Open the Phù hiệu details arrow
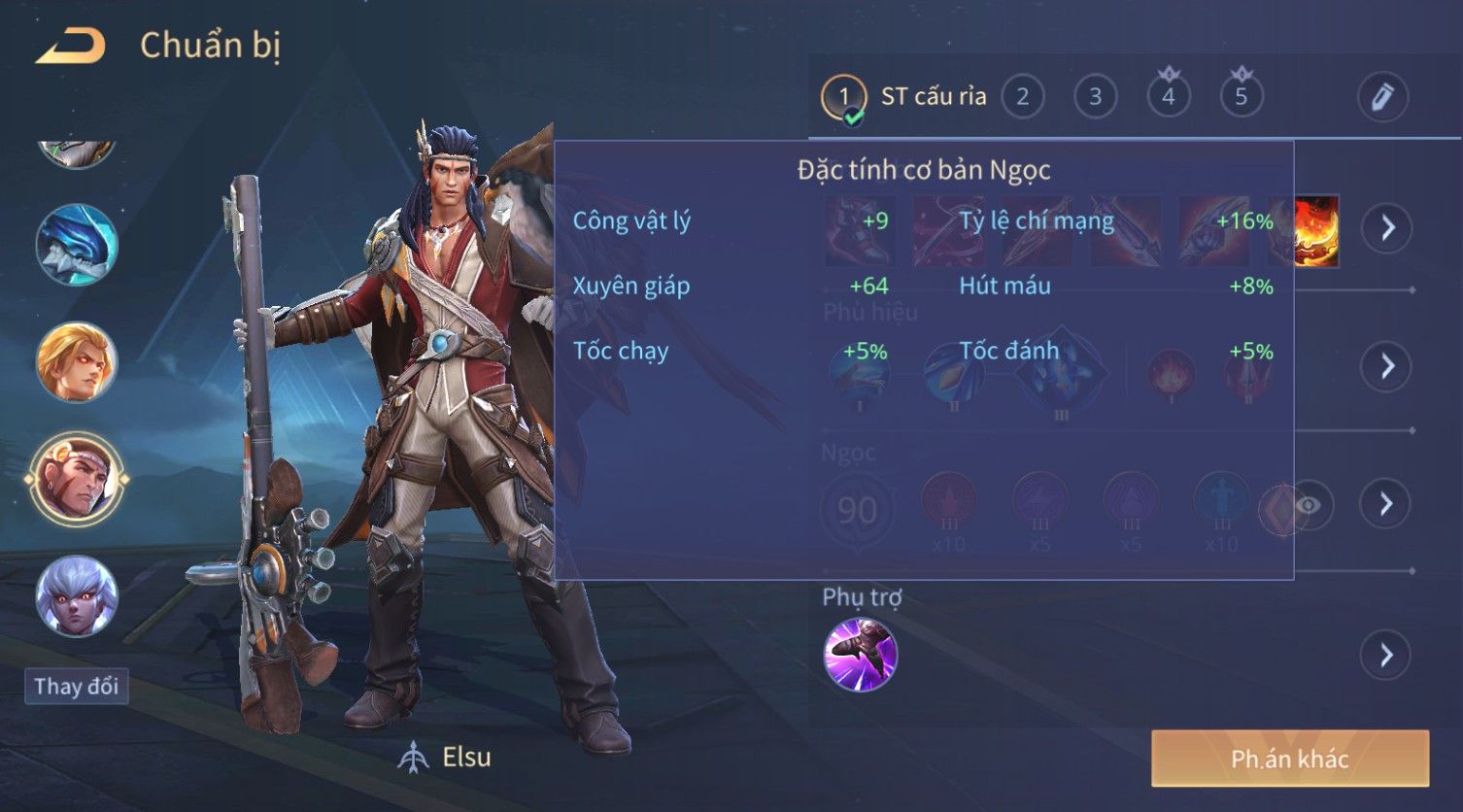Image resolution: width=1463 pixels, height=812 pixels. pos(1386,366)
